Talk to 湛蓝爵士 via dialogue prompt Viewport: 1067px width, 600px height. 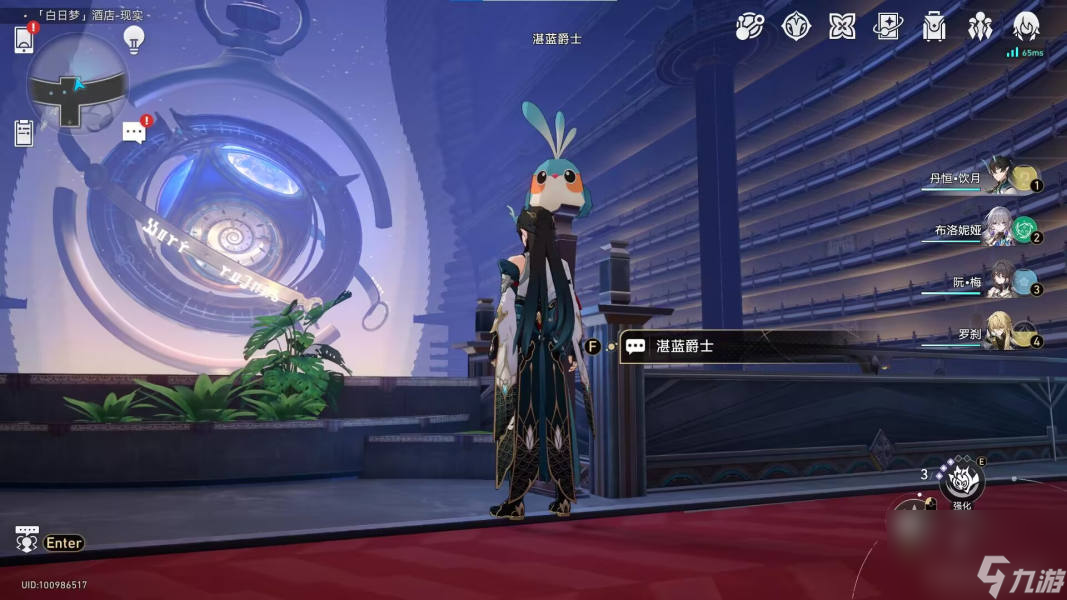[684, 347]
